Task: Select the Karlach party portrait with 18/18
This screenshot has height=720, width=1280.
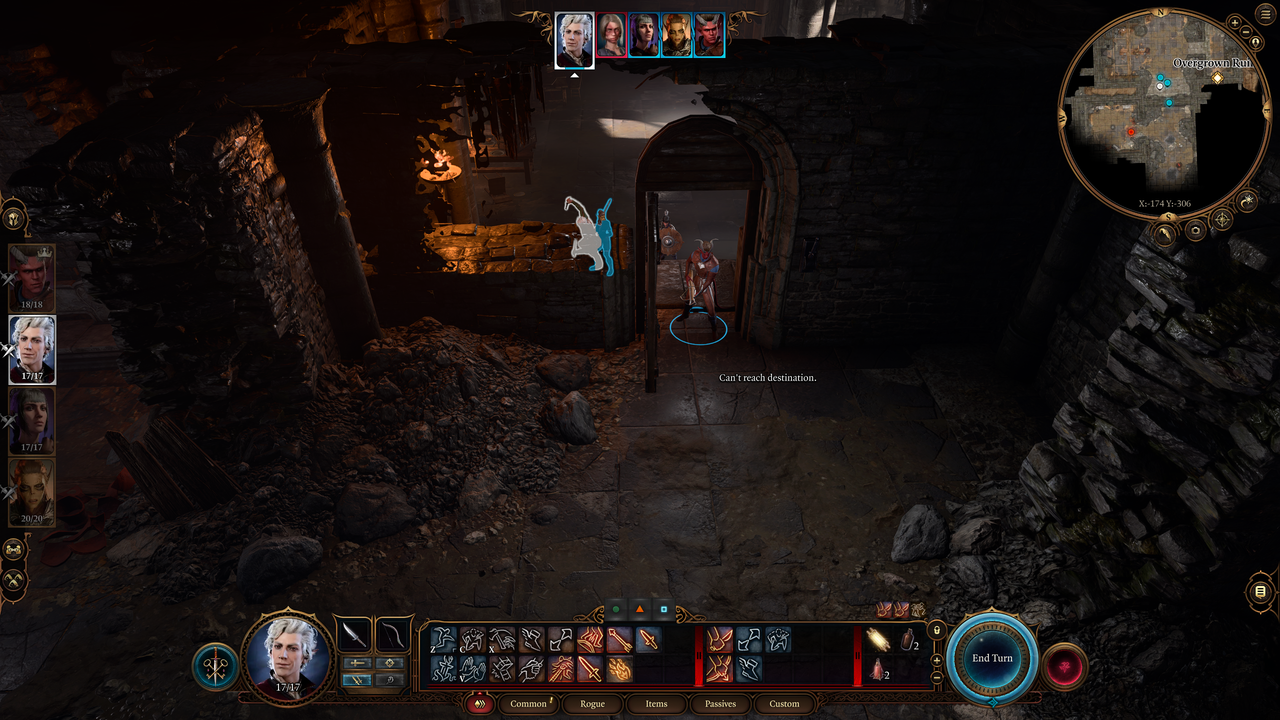Action: point(32,277)
